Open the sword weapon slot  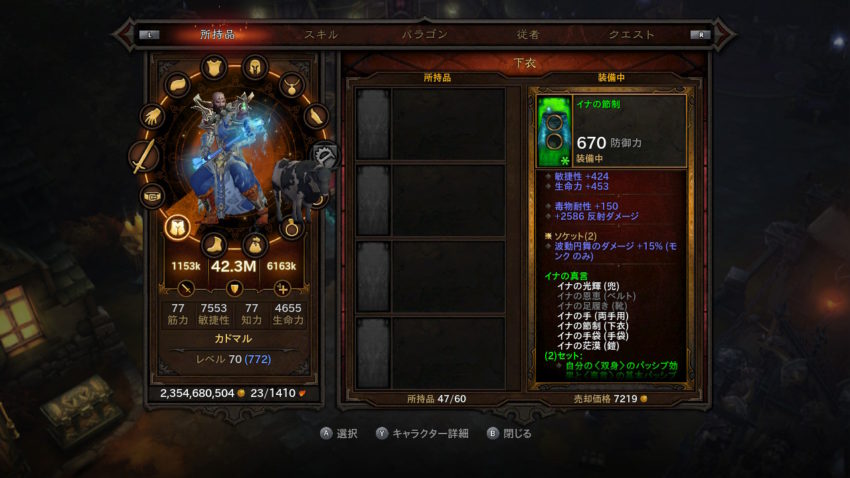pyautogui.click(x=144, y=157)
